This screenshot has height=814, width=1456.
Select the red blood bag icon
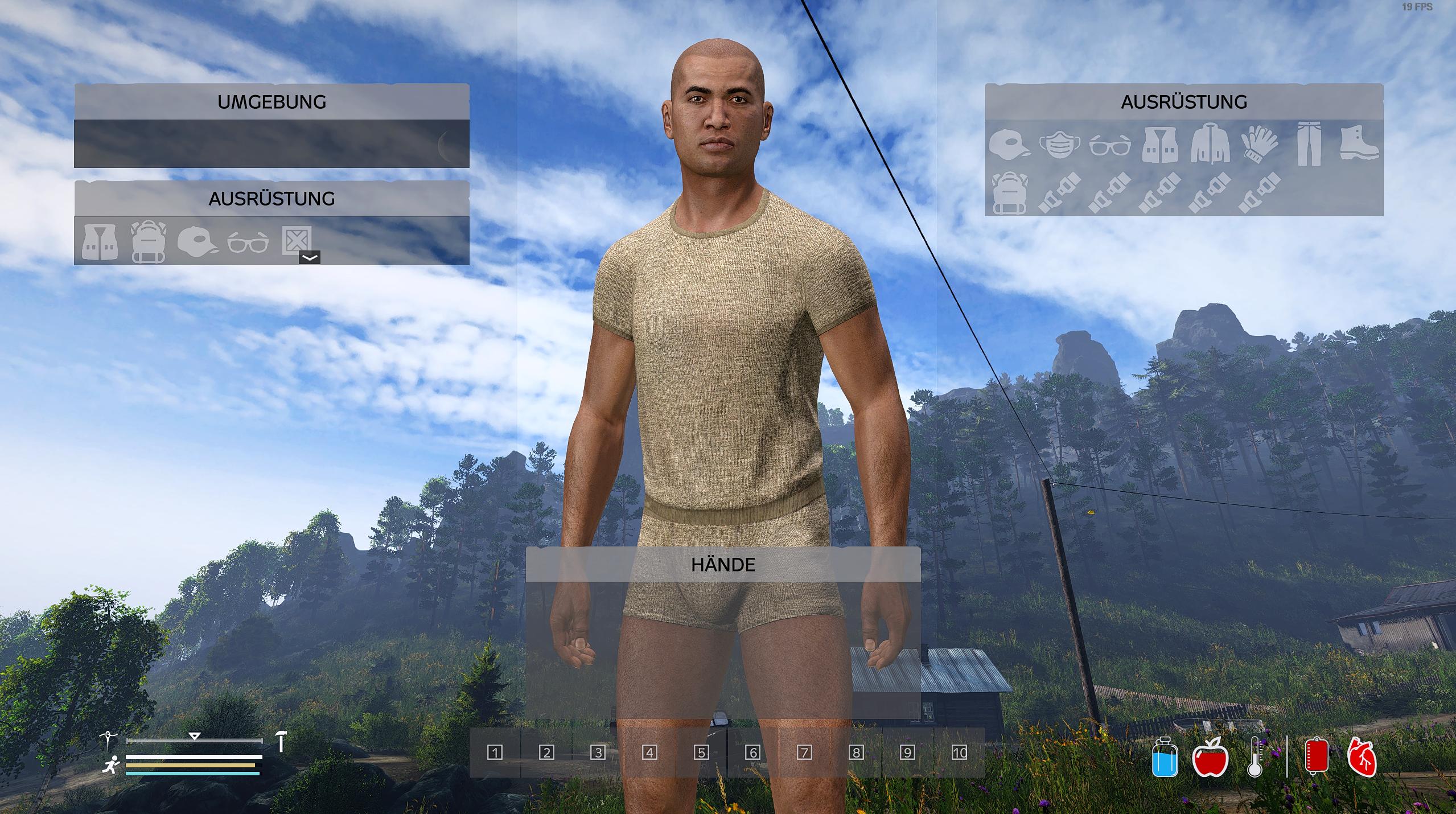pos(1316,756)
